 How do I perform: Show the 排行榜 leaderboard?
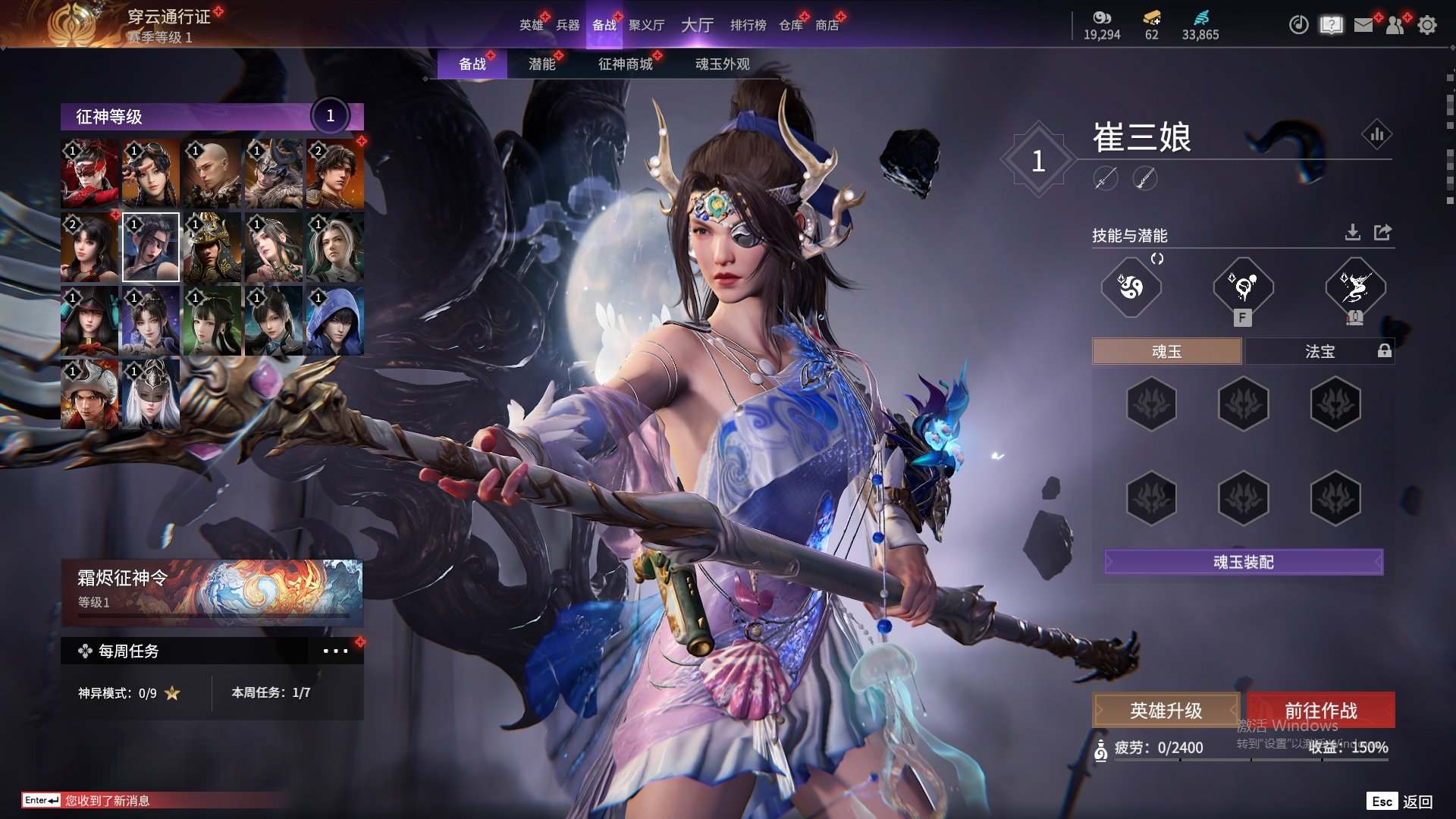(748, 25)
